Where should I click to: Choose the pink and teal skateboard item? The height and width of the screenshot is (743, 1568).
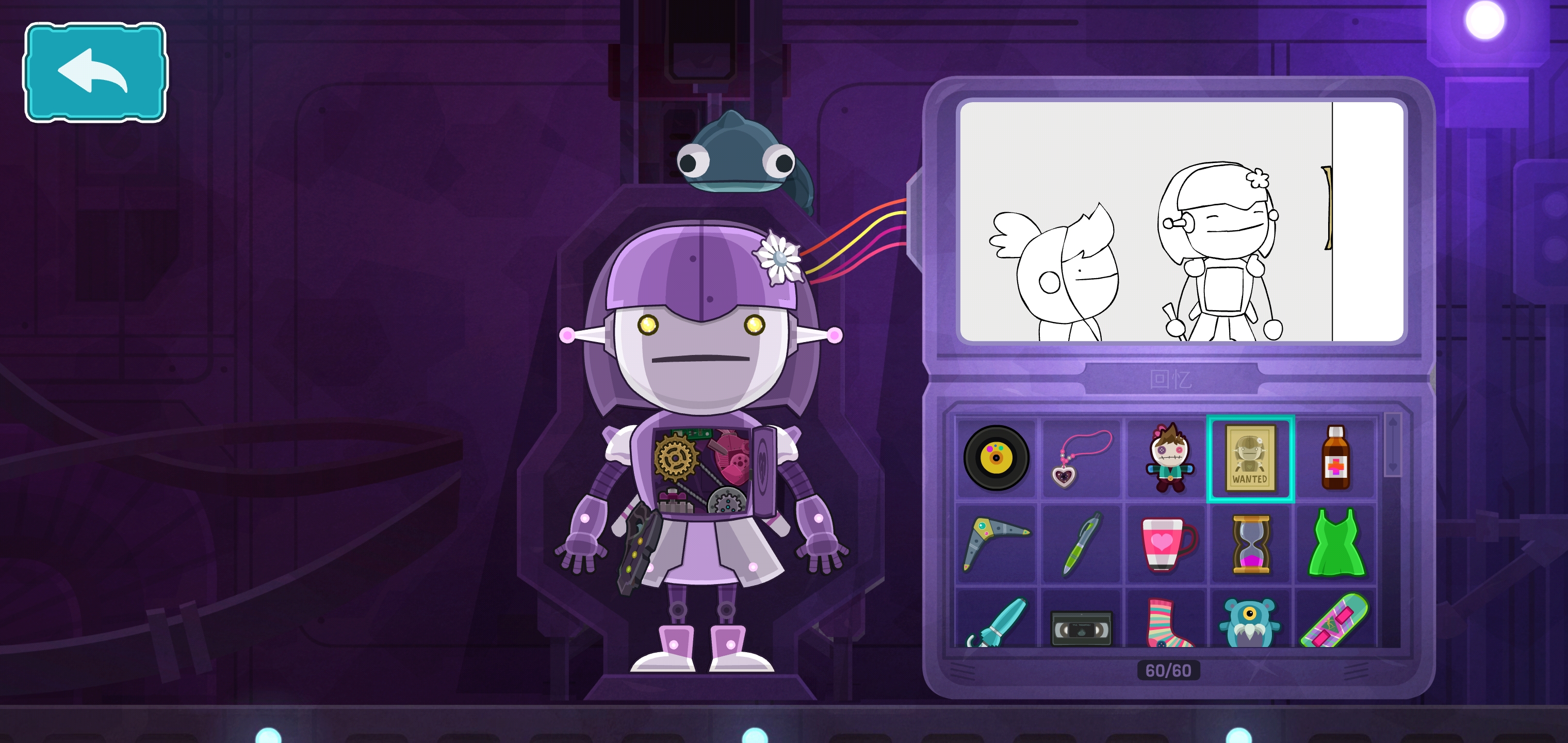click(1335, 621)
